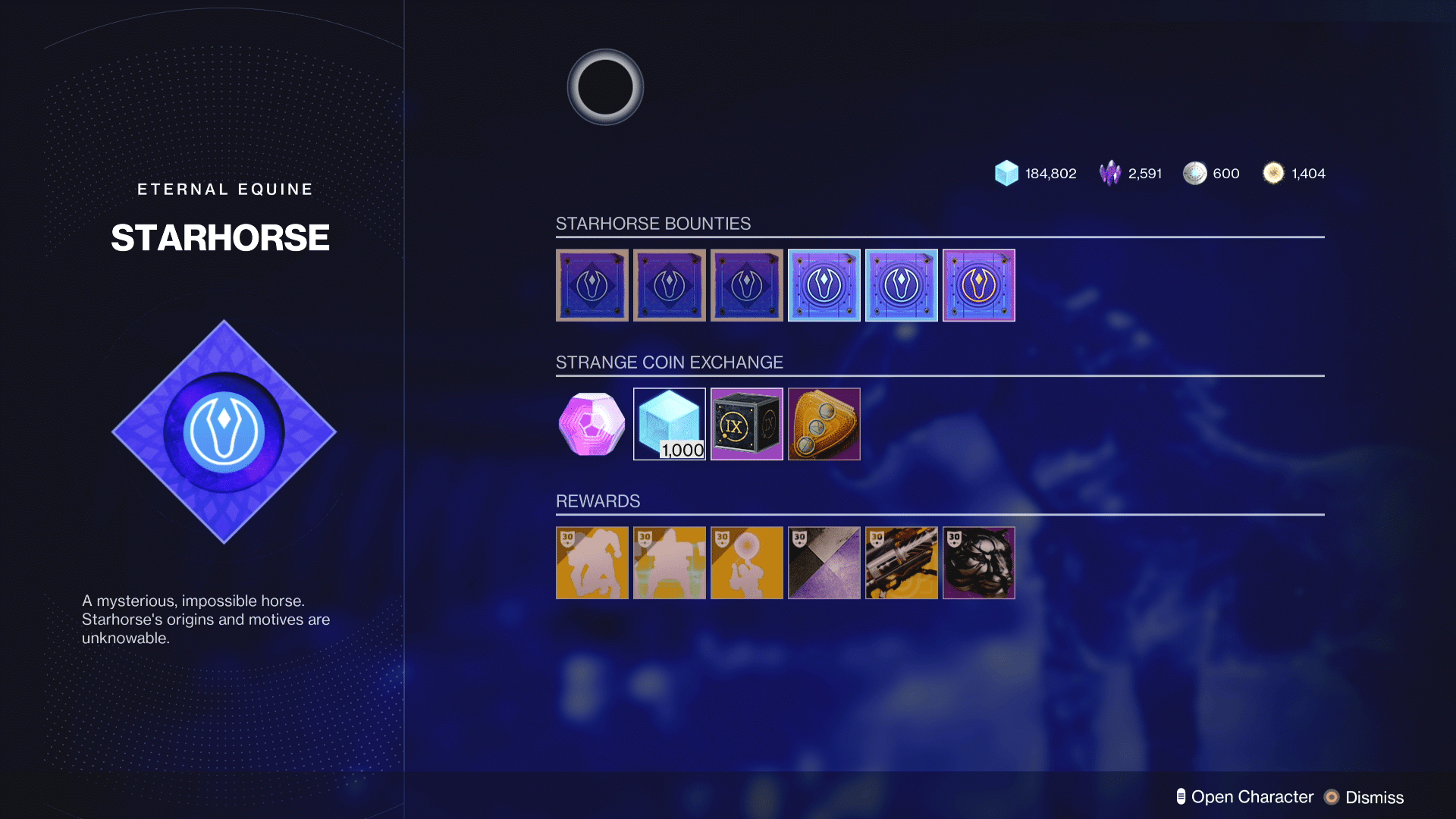Select the gold-emblemed exotic Starhorse bounty
The image size is (1456, 819).
[x=978, y=285]
